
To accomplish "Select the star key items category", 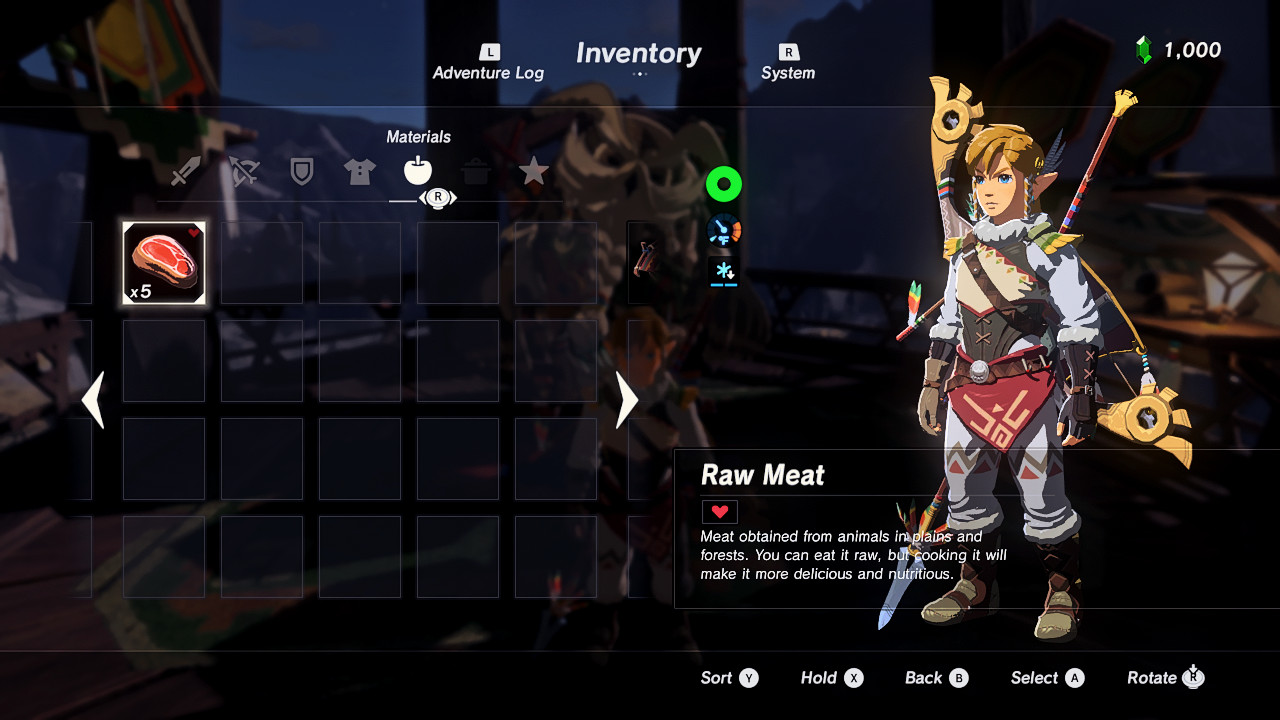I will (x=533, y=170).
